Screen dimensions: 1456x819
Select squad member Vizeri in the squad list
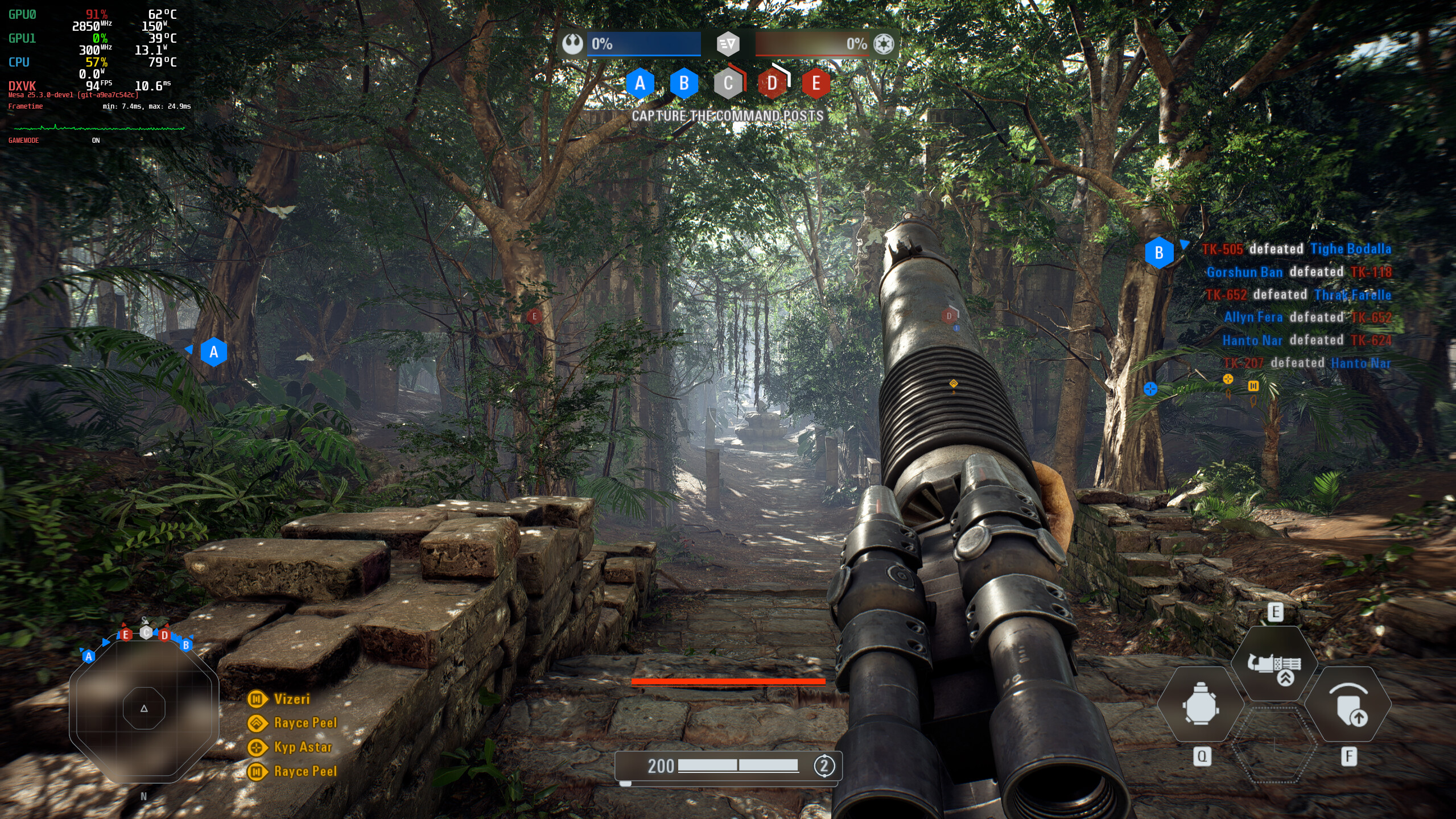[291, 699]
